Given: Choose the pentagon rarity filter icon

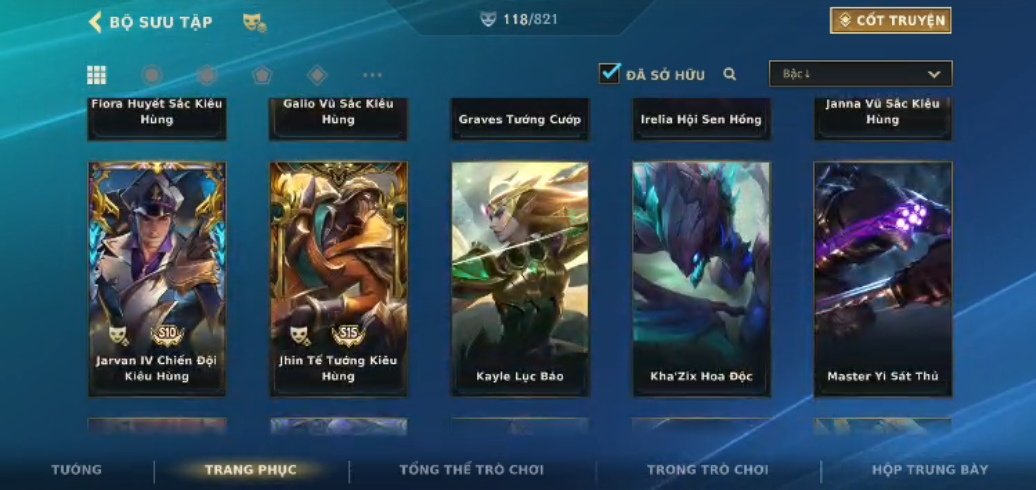Looking at the screenshot, I should pos(262,75).
